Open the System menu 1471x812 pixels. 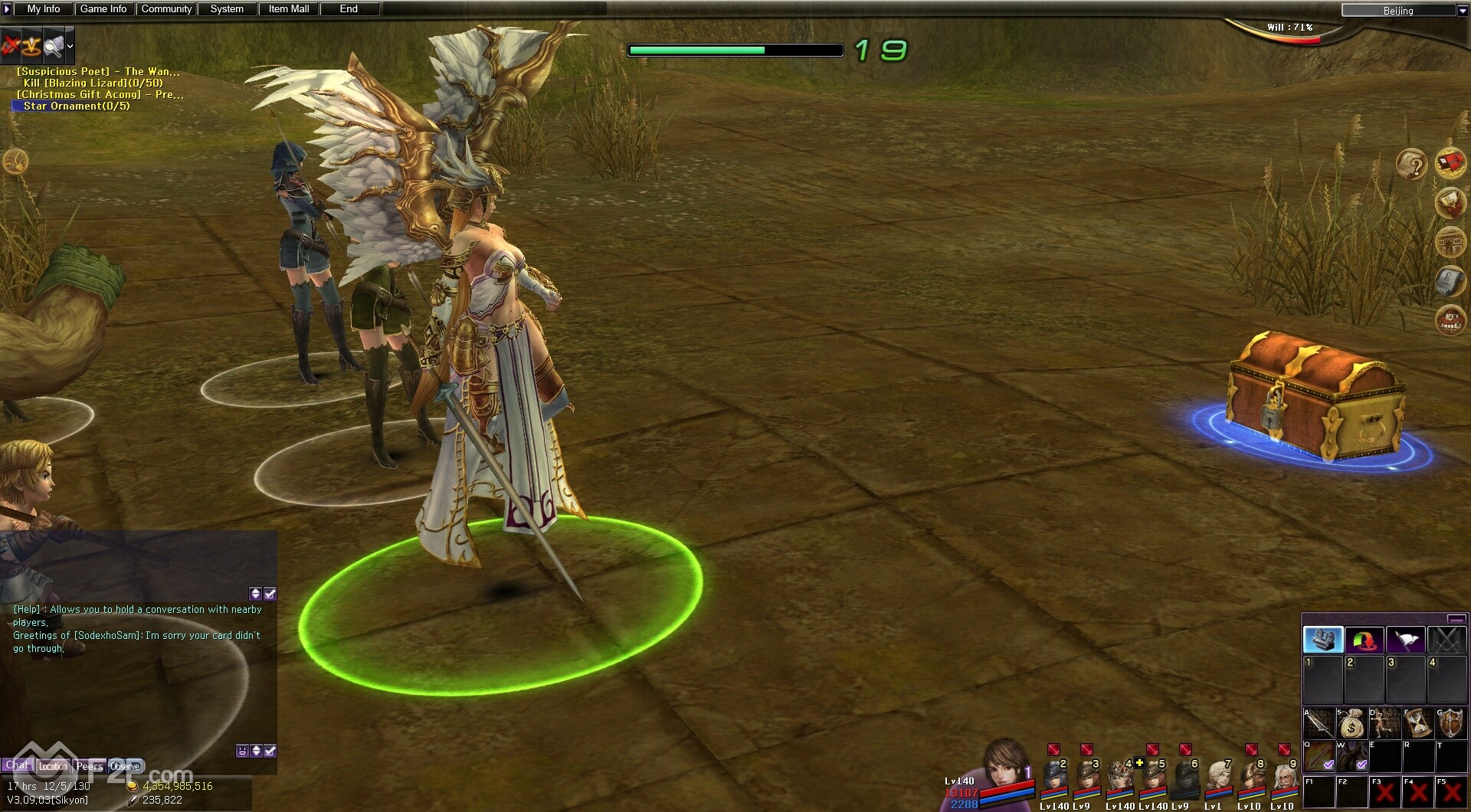tap(227, 9)
